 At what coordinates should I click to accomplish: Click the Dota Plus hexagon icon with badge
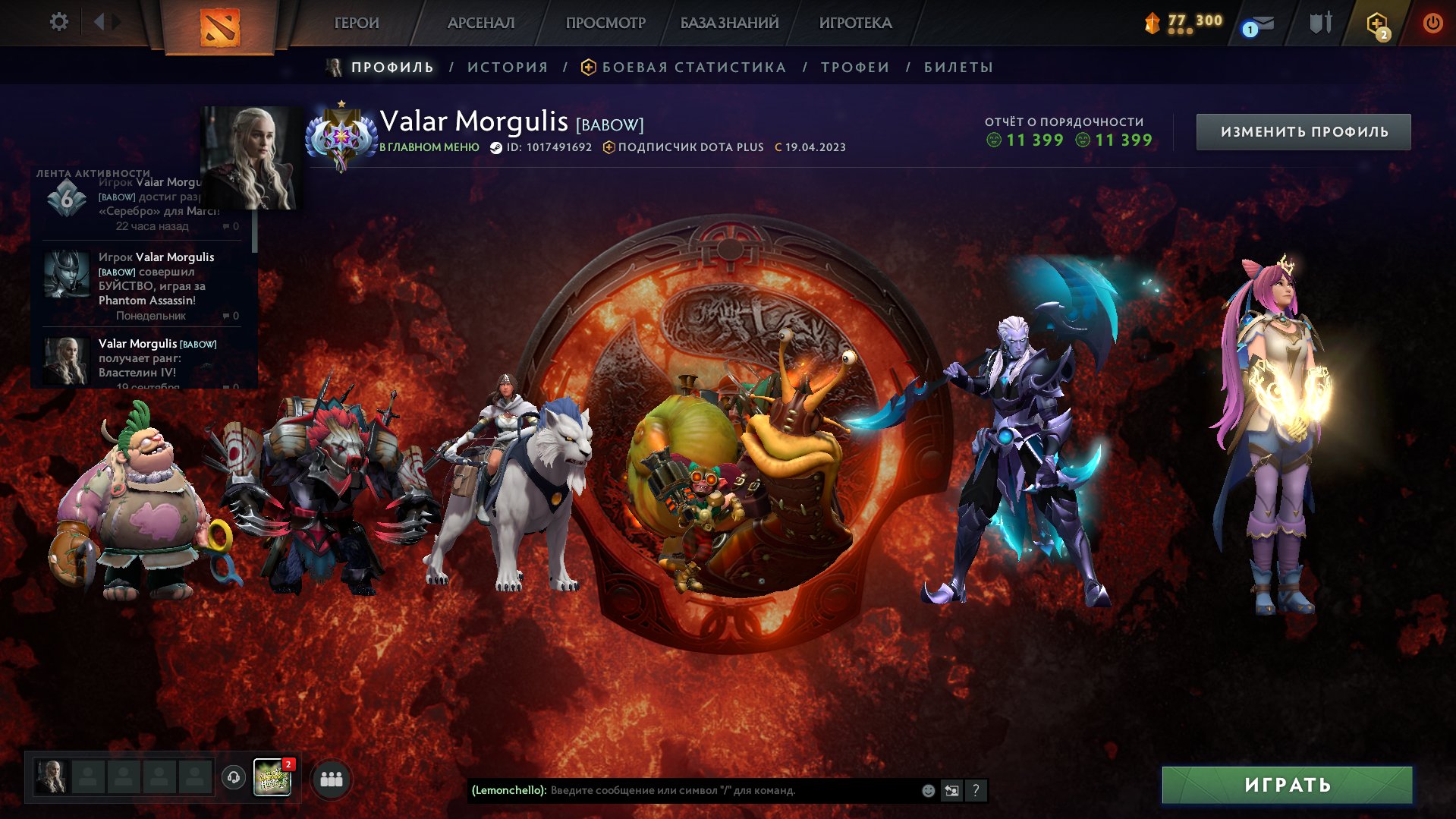[1375, 22]
